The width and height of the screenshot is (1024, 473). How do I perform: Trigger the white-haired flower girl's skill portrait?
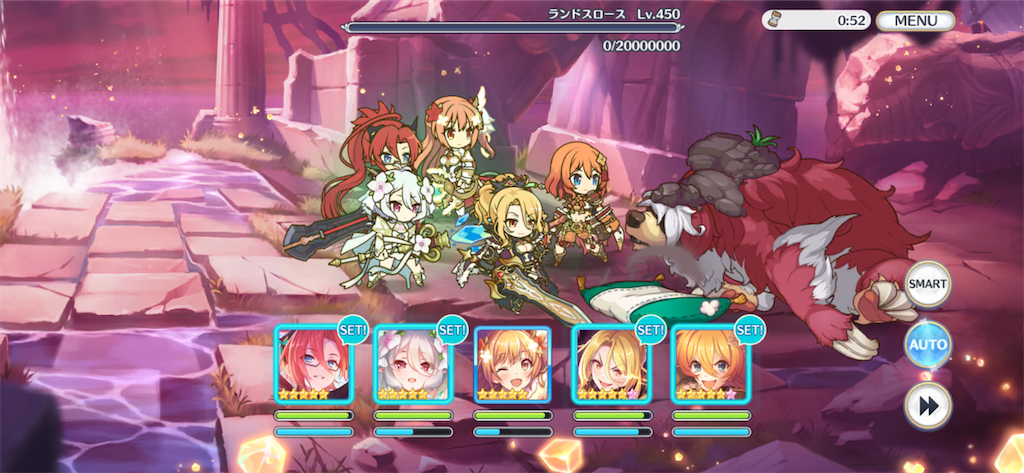[x=412, y=365]
